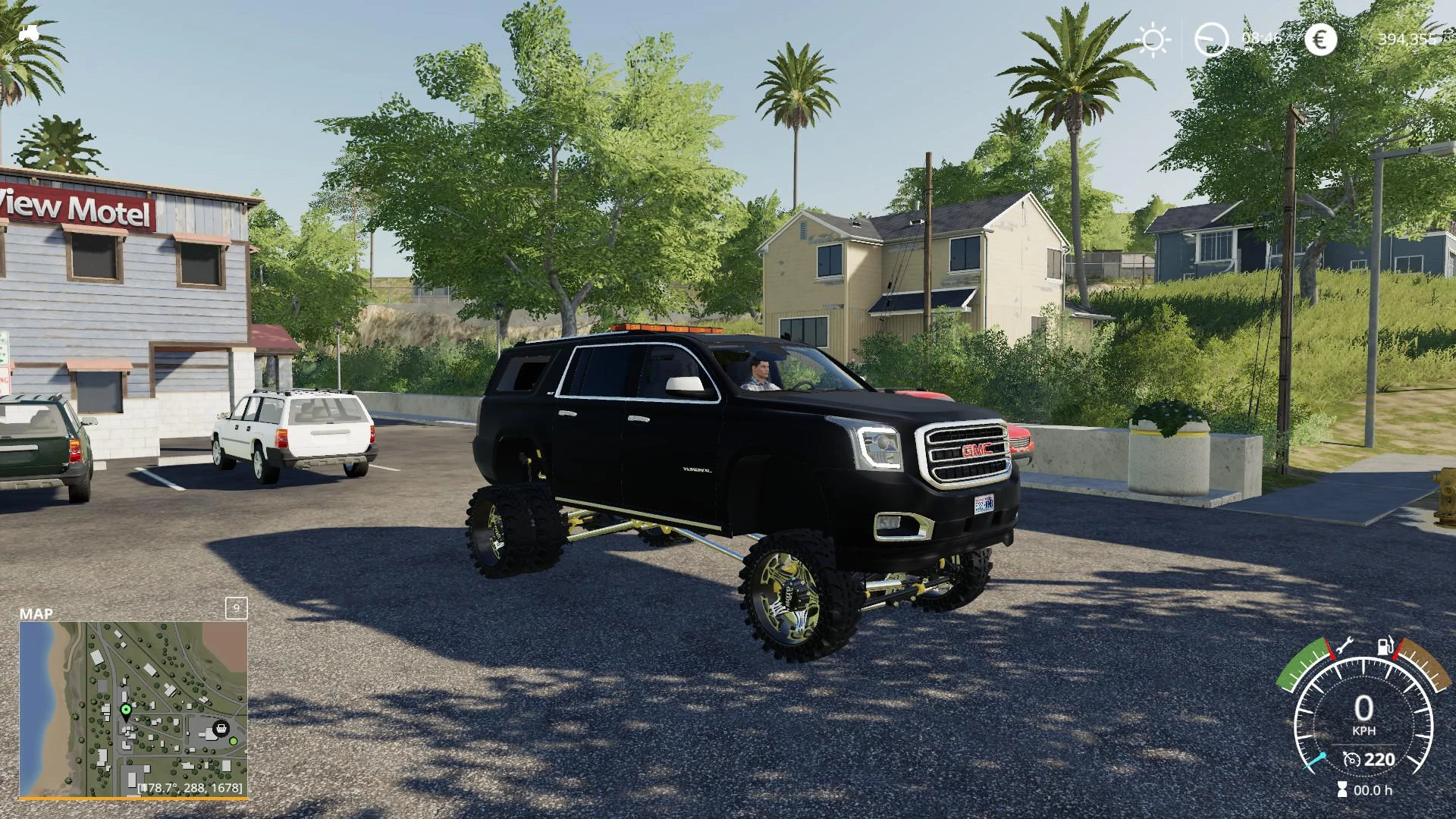Click the clock icon next to 08:46
The width and height of the screenshot is (1456, 819).
click(x=1211, y=39)
